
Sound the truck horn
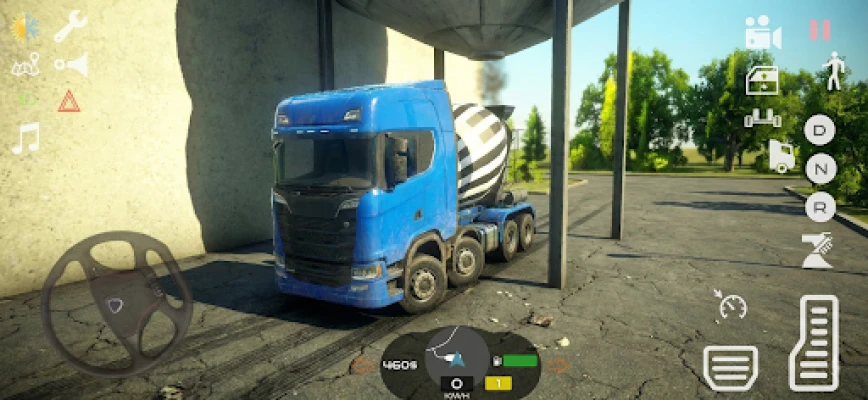click(71, 65)
